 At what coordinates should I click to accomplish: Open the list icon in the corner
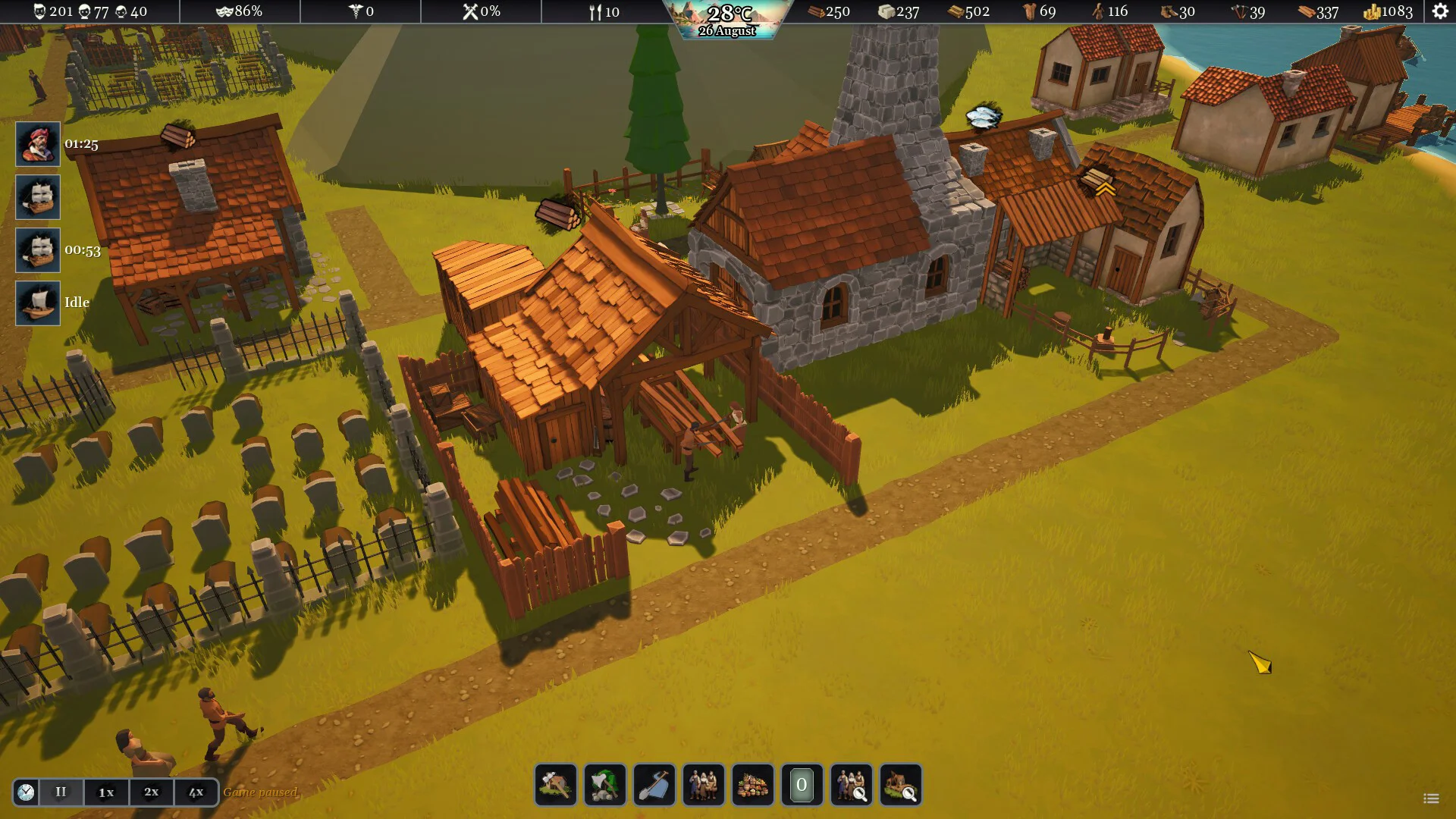[1431, 799]
